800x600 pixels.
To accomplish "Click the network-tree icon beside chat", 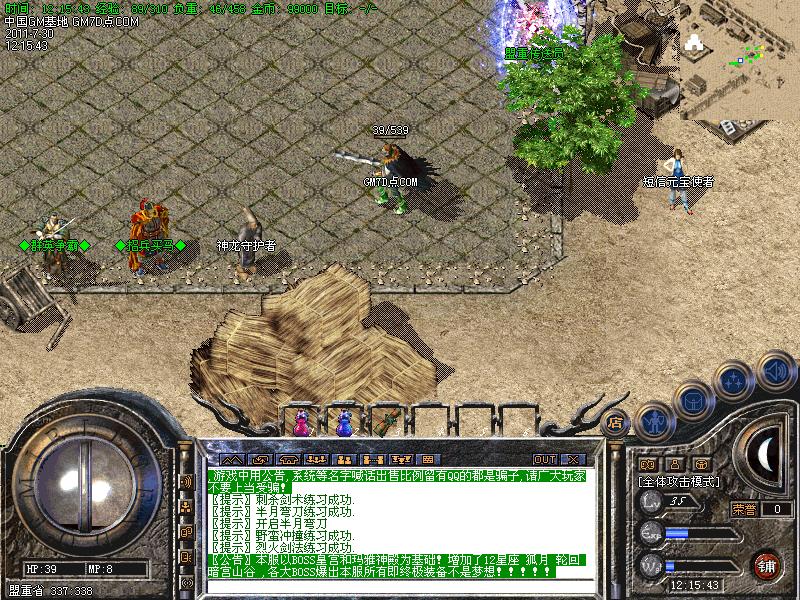I will point(185,507).
